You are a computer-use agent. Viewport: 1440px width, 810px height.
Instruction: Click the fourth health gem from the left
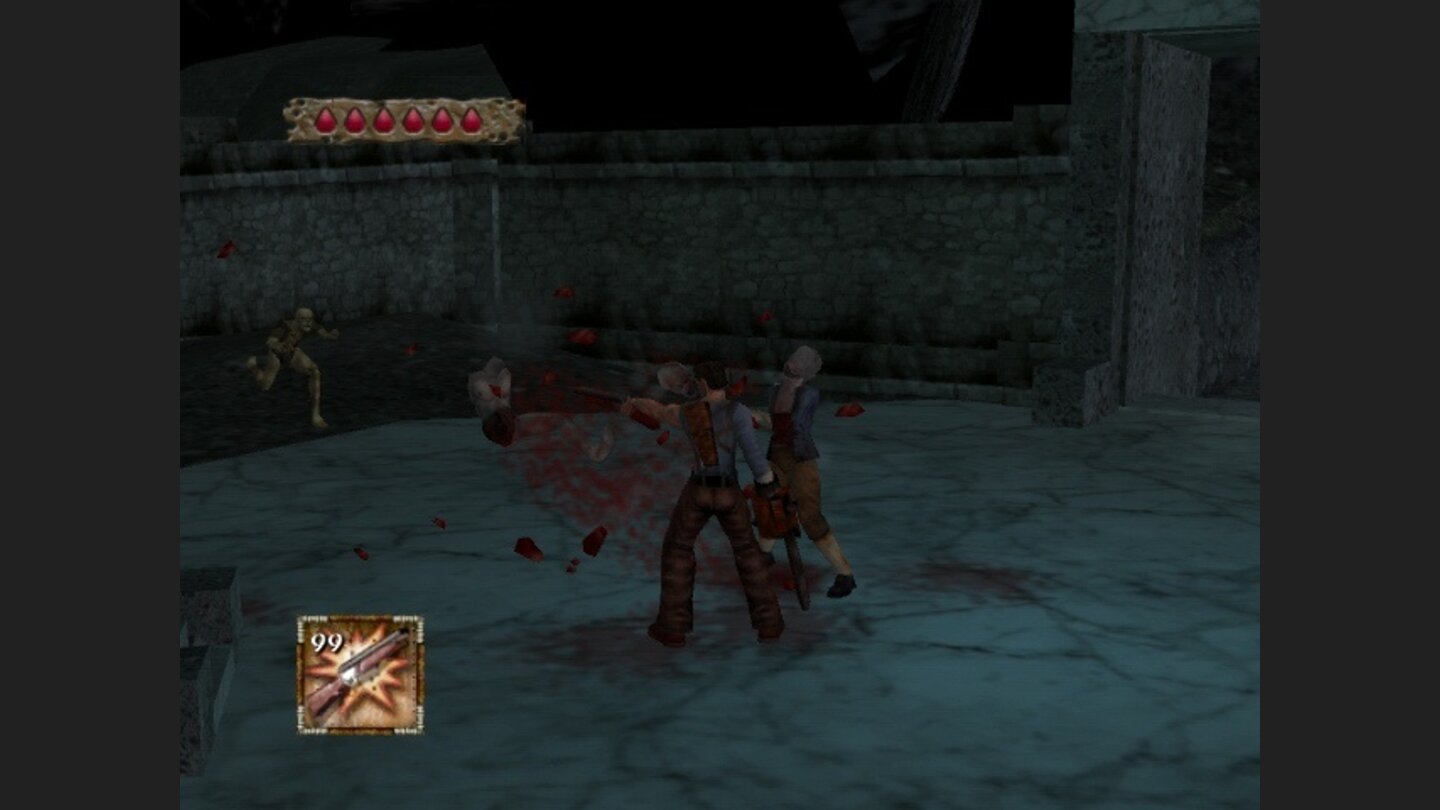tap(412, 119)
